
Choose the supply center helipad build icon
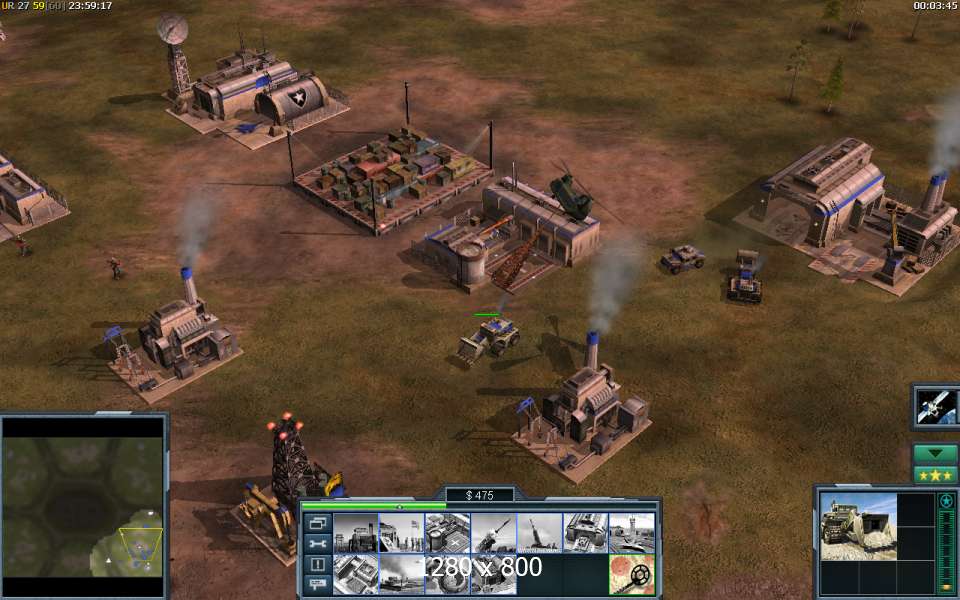[447, 533]
